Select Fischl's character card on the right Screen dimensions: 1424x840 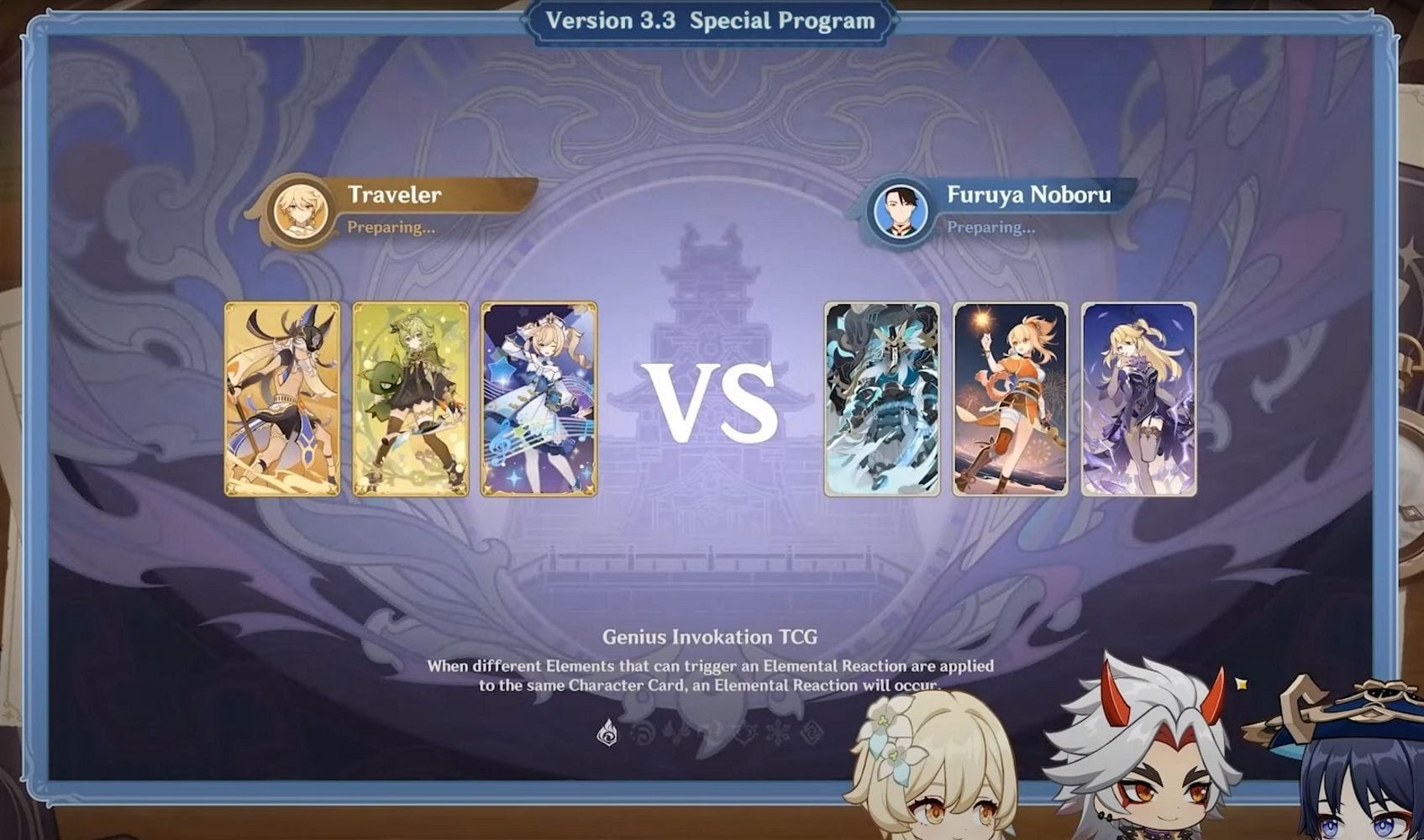pos(1138,396)
